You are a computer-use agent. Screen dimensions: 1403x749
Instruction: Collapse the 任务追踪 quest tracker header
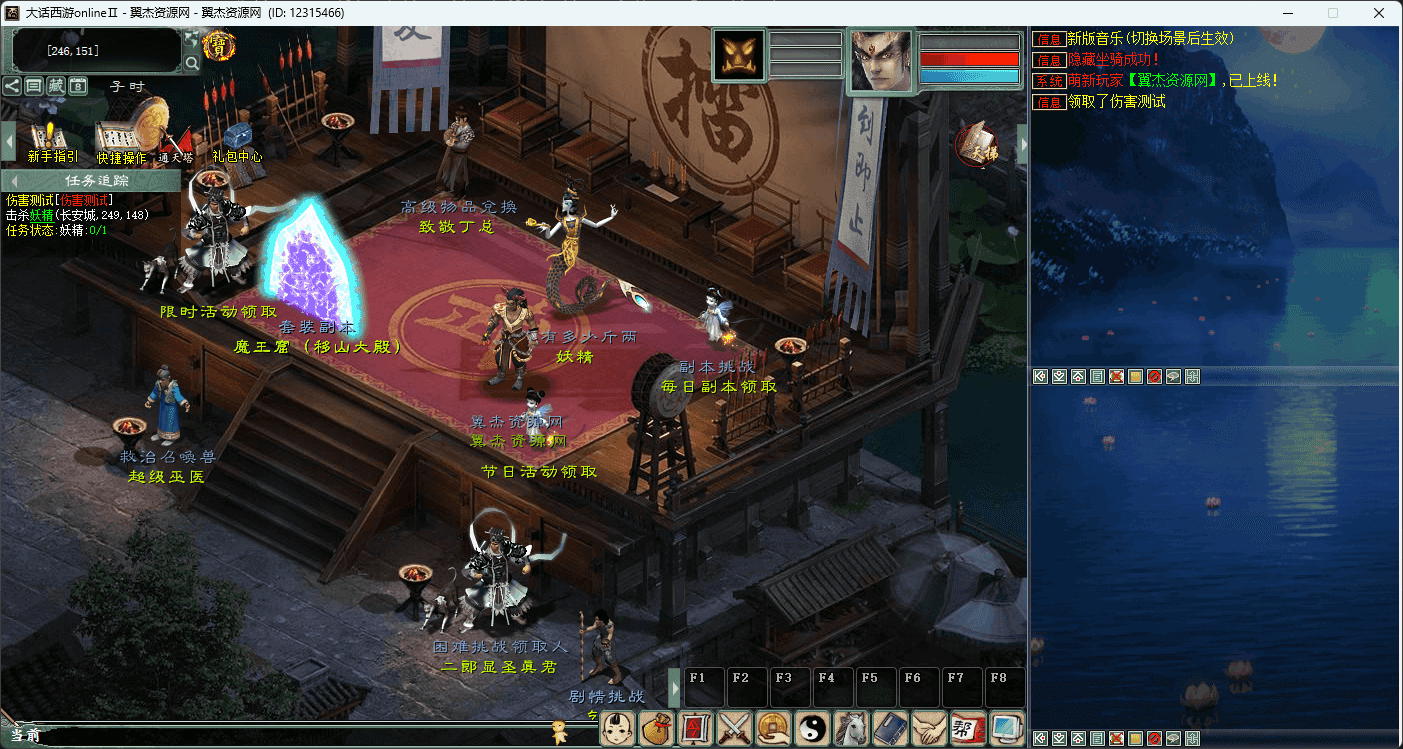[x=14, y=180]
